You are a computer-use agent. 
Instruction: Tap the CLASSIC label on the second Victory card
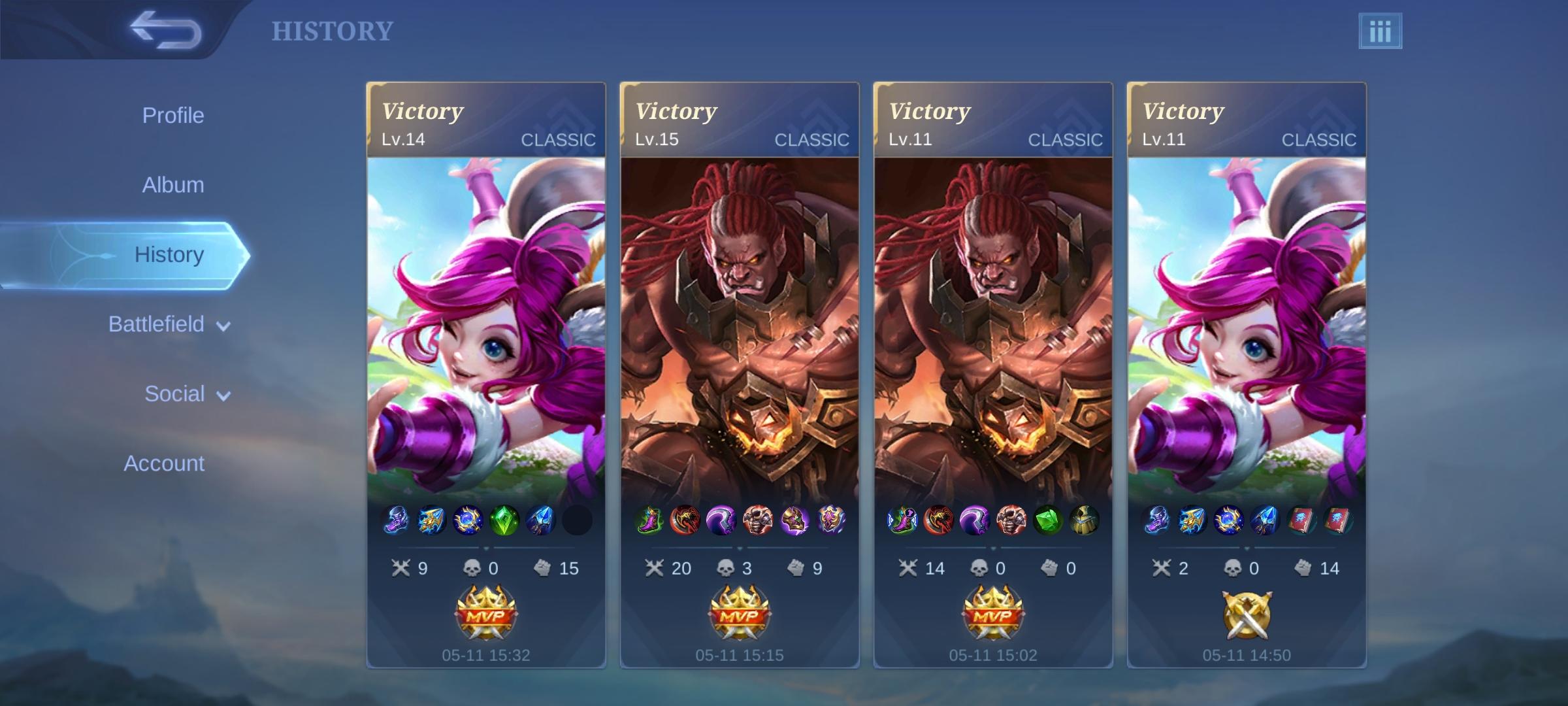pyautogui.click(x=812, y=139)
